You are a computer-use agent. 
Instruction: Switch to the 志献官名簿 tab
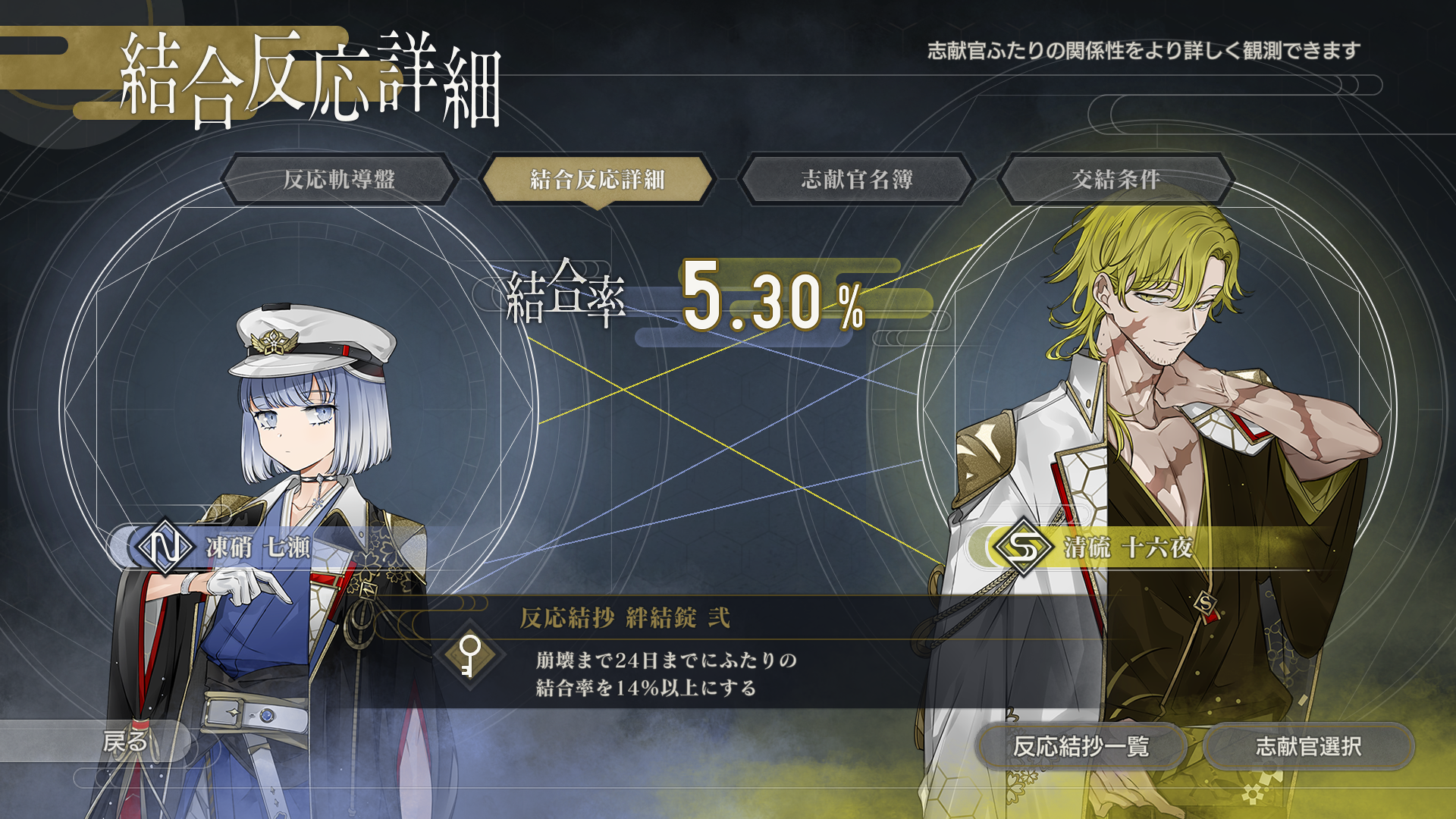(x=857, y=180)
